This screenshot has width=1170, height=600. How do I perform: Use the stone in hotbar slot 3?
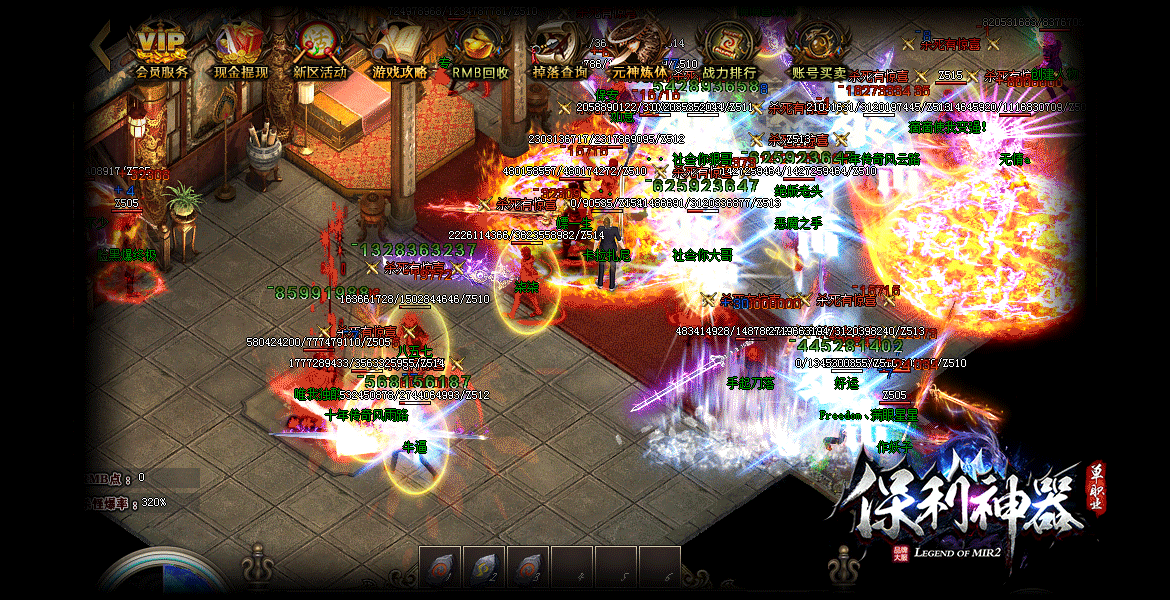click(528, 566)
